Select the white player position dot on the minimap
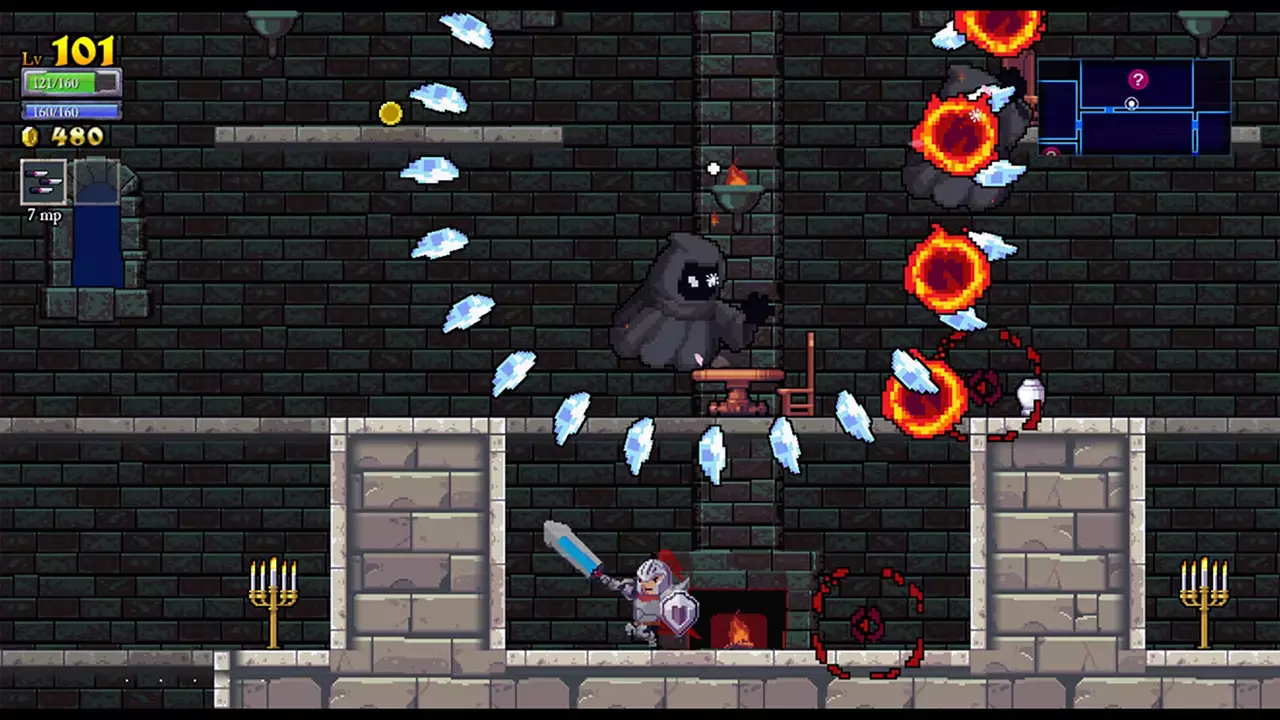This screenshot has height=720, width=1280. point(1131,104)
